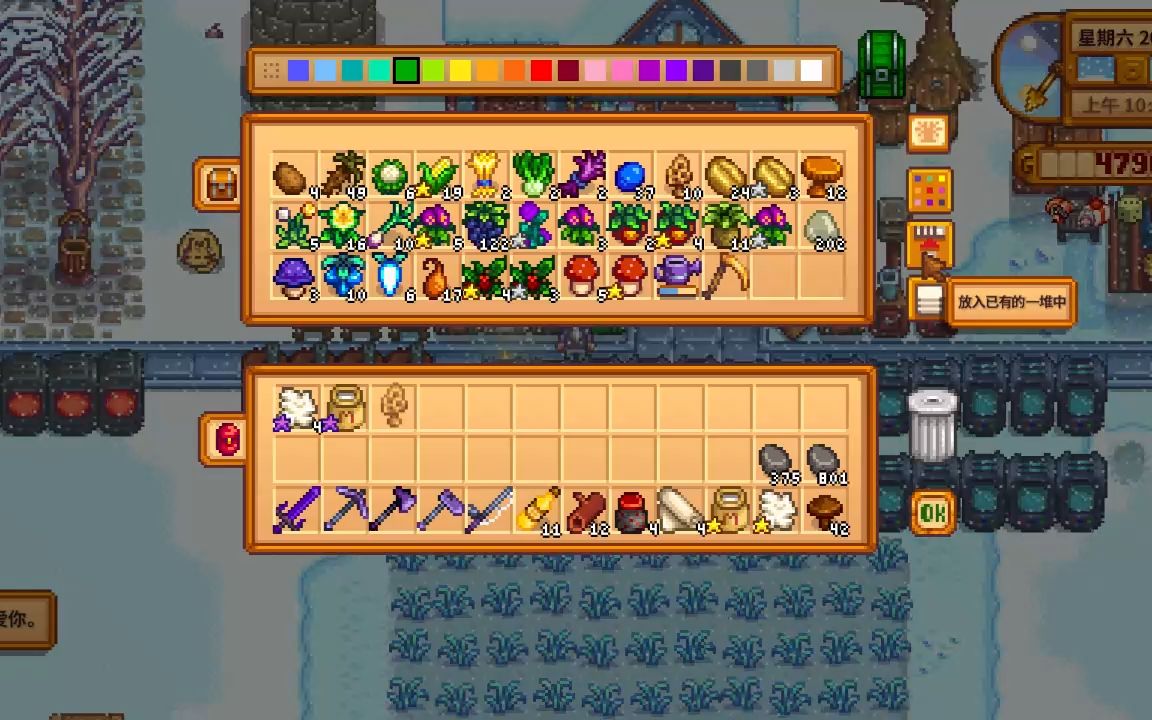
Task: Take the watering can from the chest
Action: click(x=677, y=275)
